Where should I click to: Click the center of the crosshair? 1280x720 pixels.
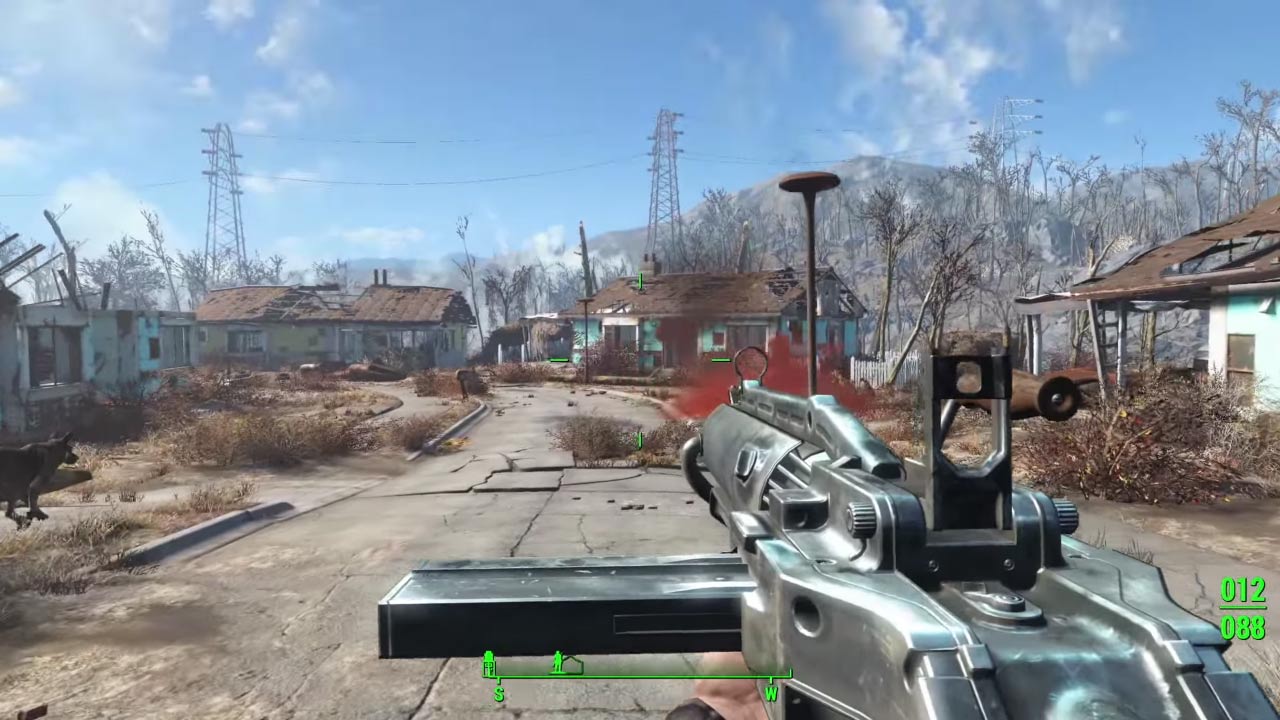[640, 360]
